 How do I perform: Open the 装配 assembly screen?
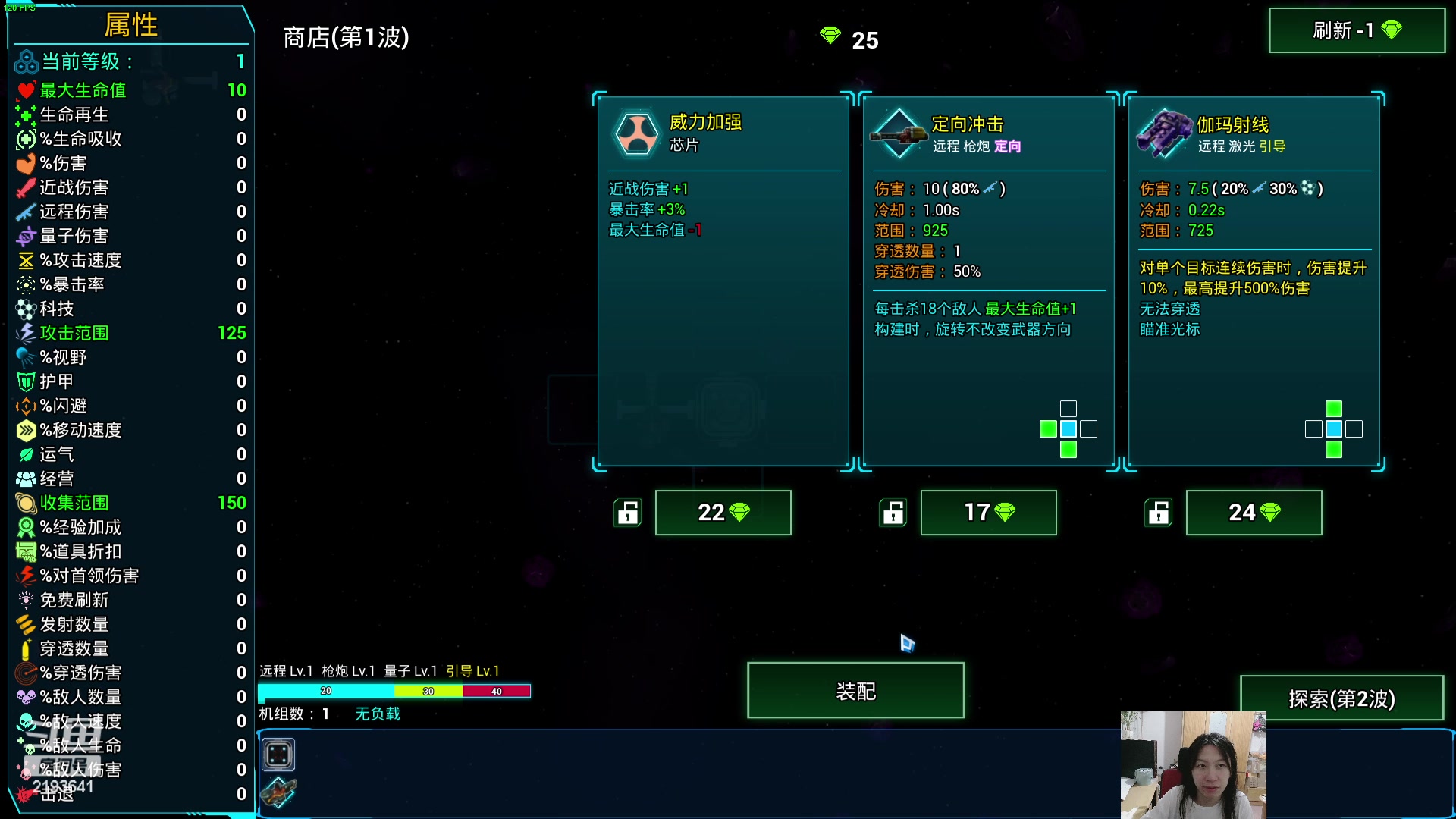[x=855, y=691]
